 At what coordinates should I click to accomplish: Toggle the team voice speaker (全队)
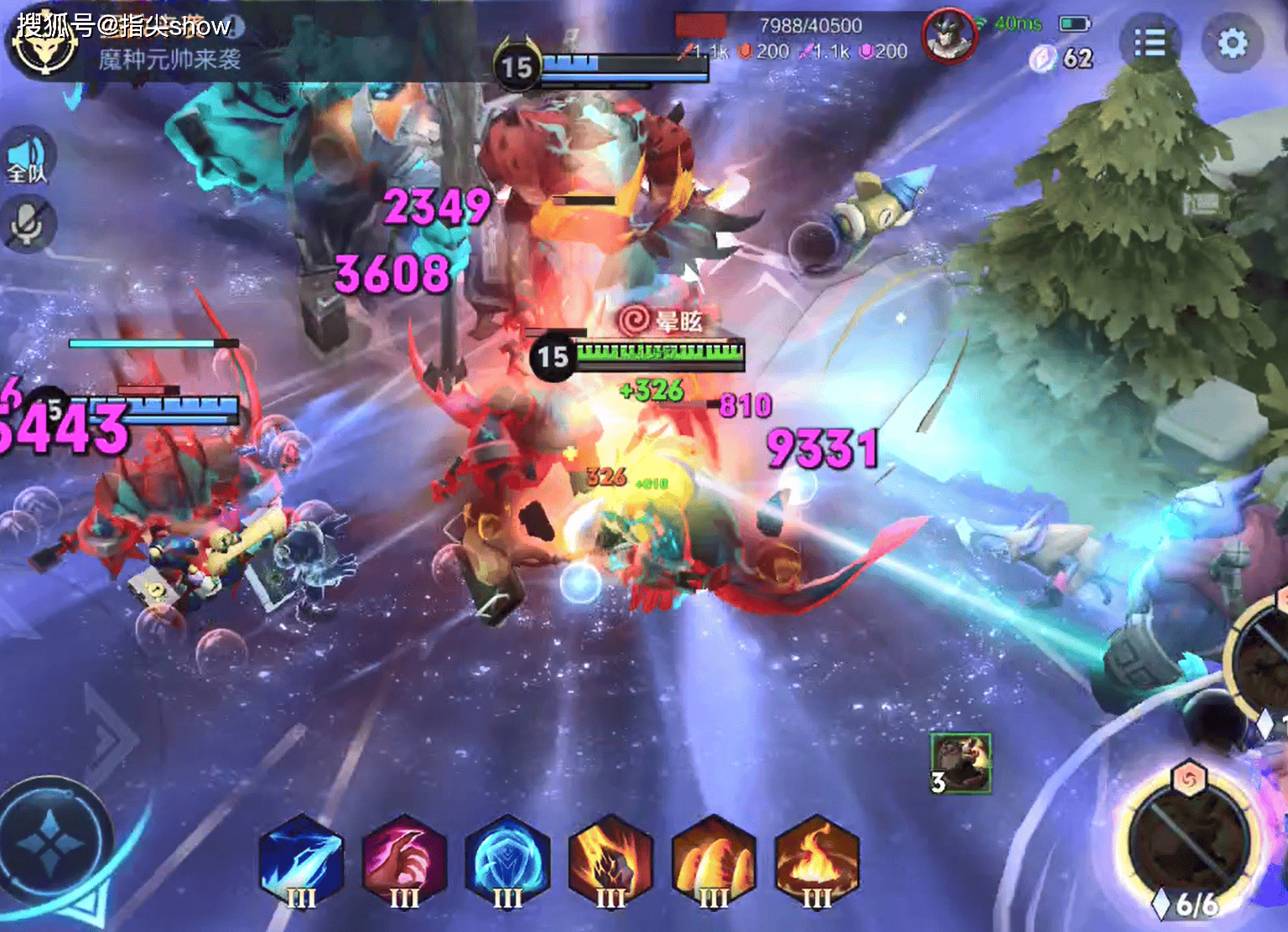(29, 158)
